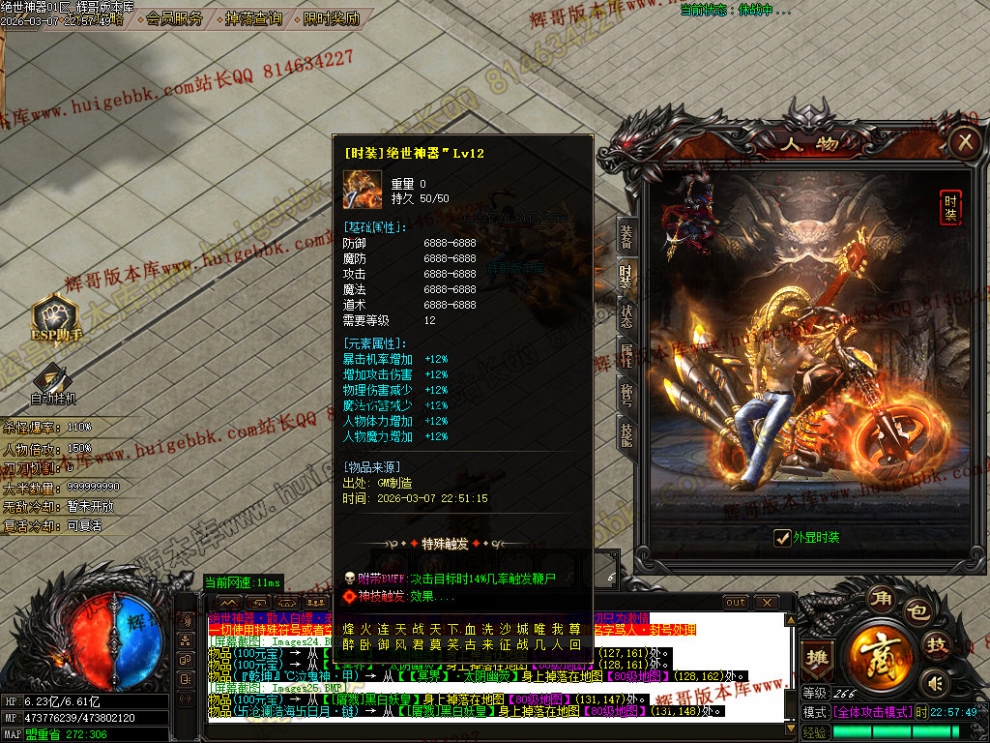
Task: Open the 掉落查询 drop lookup menu
Action: pyautogui.click(x=253, y=18)
